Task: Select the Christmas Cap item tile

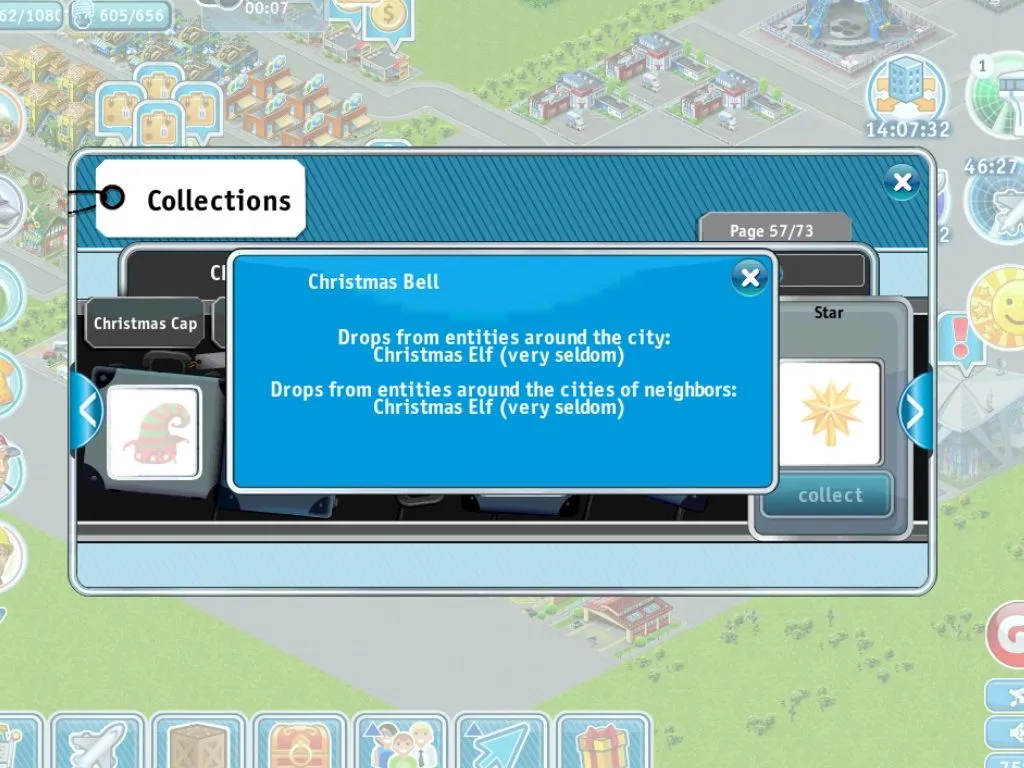Action: pyautogui.click(x=154, y=432)
